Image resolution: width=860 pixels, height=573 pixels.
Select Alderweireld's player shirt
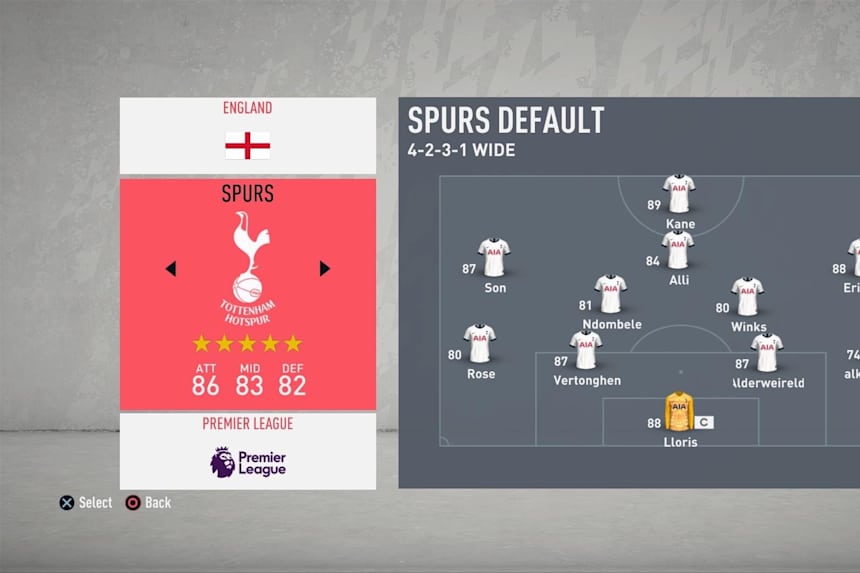(x=767, y=353)
